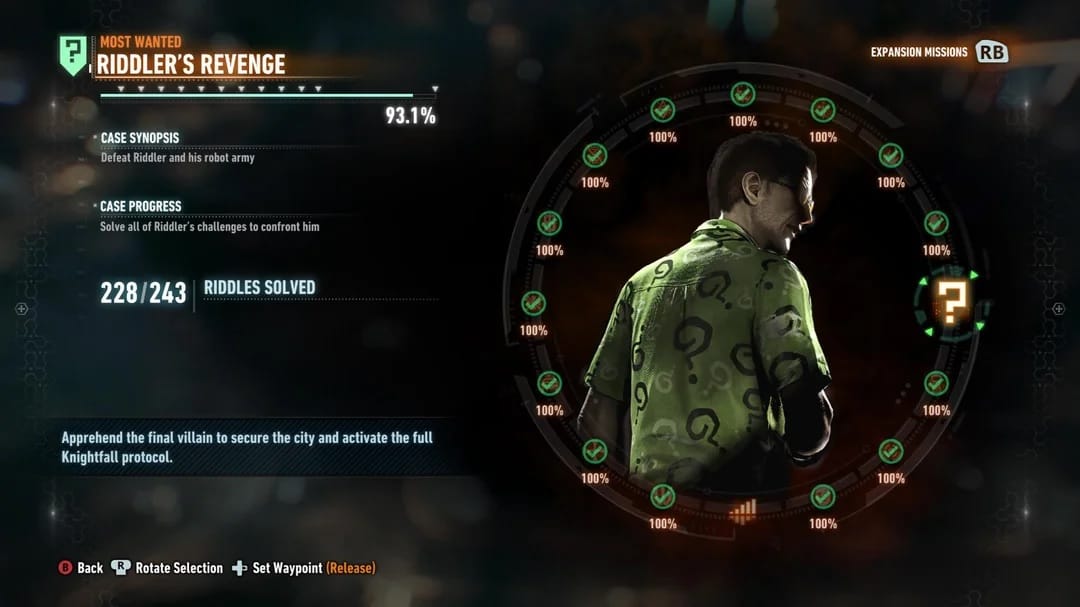Select the orange question mark mission icon
The height and width of the screenshot is (607, 1080).
(949, 301)
